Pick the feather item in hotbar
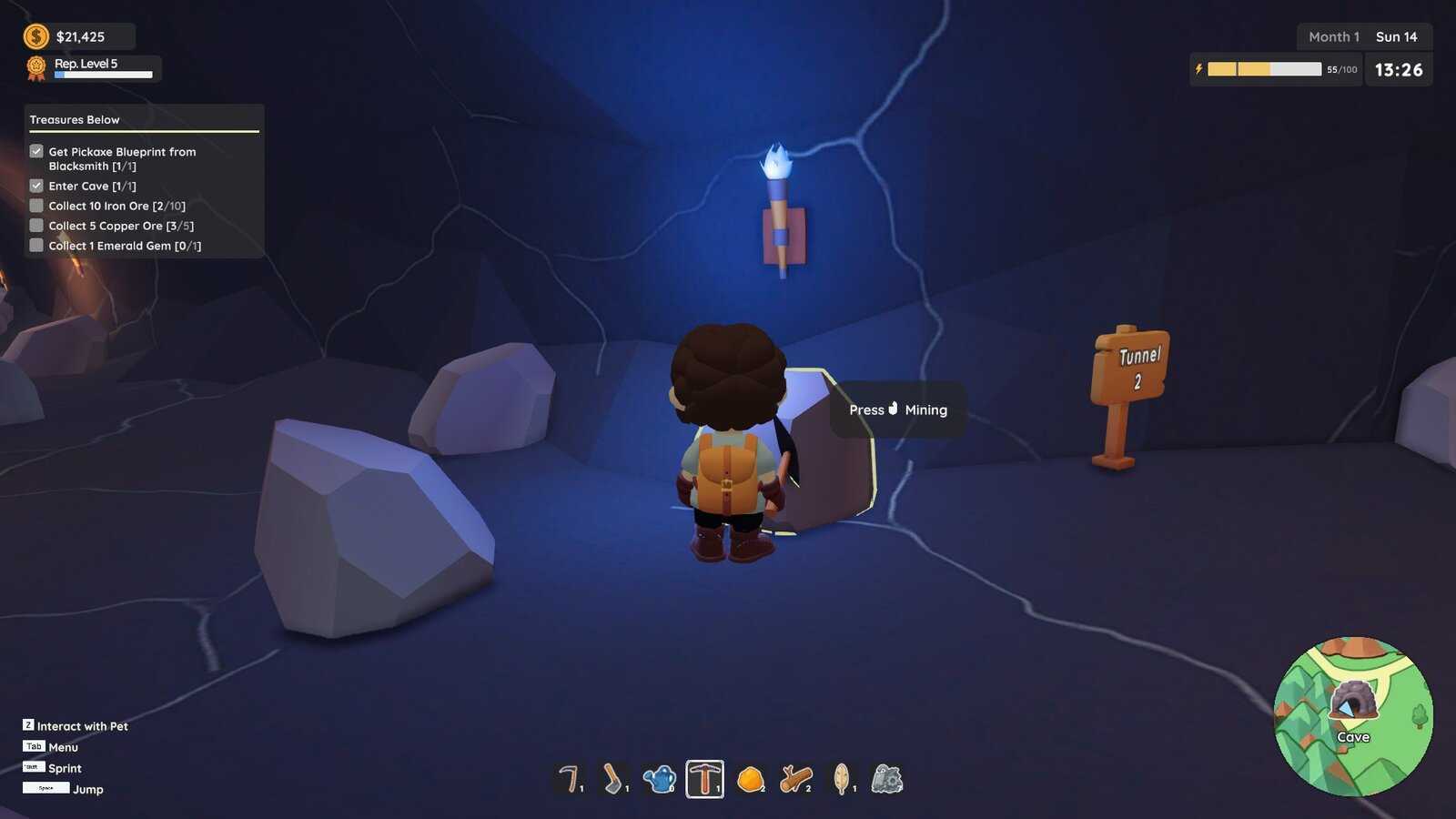The height and width of the screenshot is (819, 1456). tap(842, 779)
